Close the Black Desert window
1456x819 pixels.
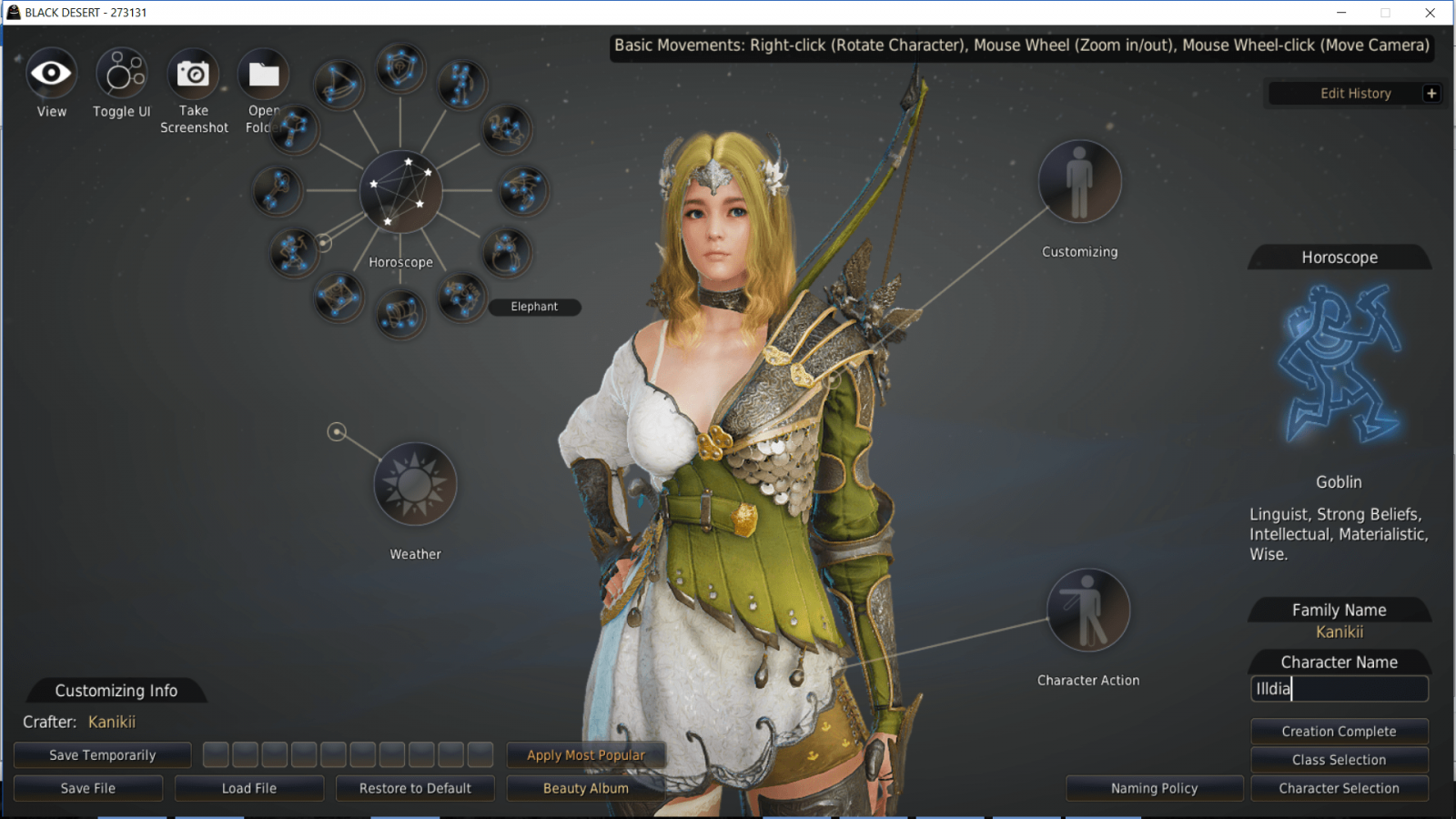(1431, 13)
